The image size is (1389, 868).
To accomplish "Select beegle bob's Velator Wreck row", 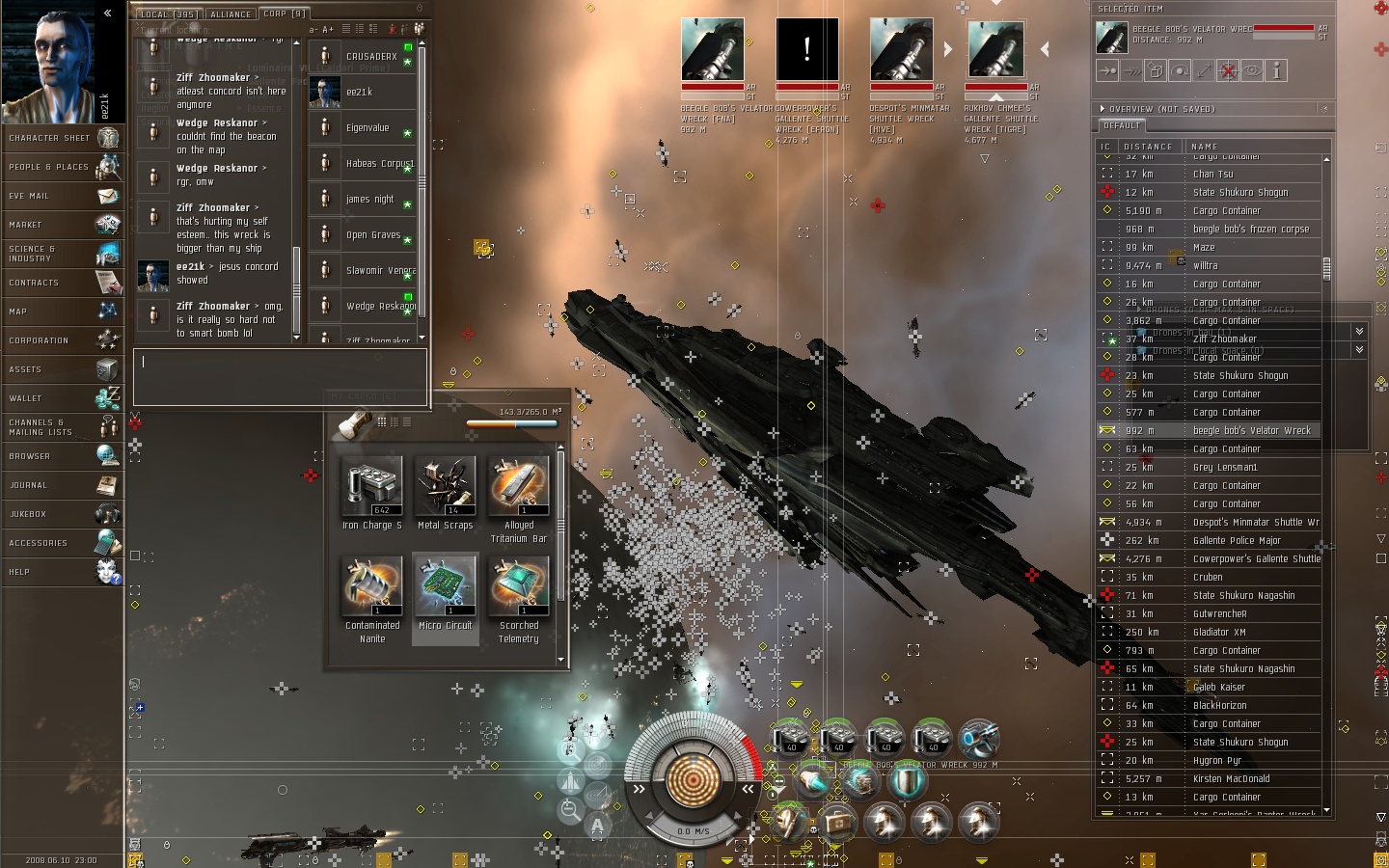I will click(x=1251, y=431).
